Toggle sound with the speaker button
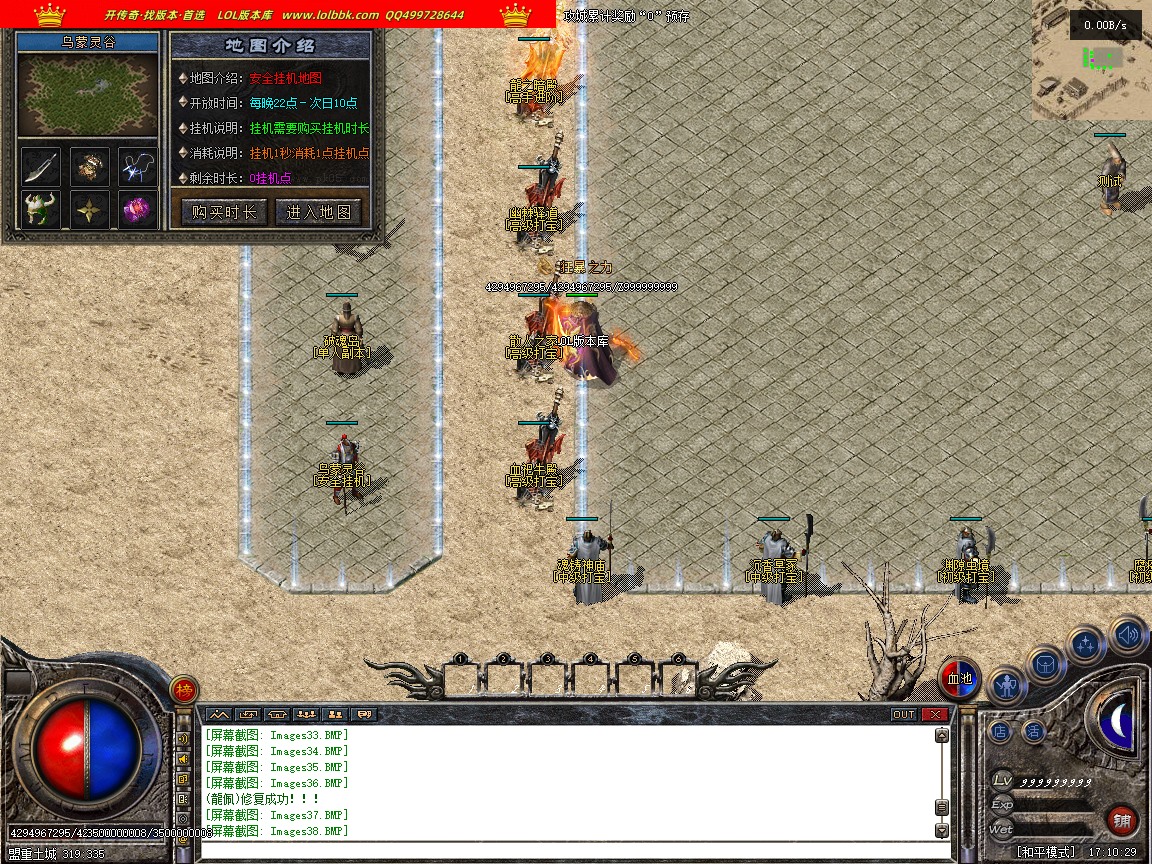1152x864 pixels. click(1128, 634)
